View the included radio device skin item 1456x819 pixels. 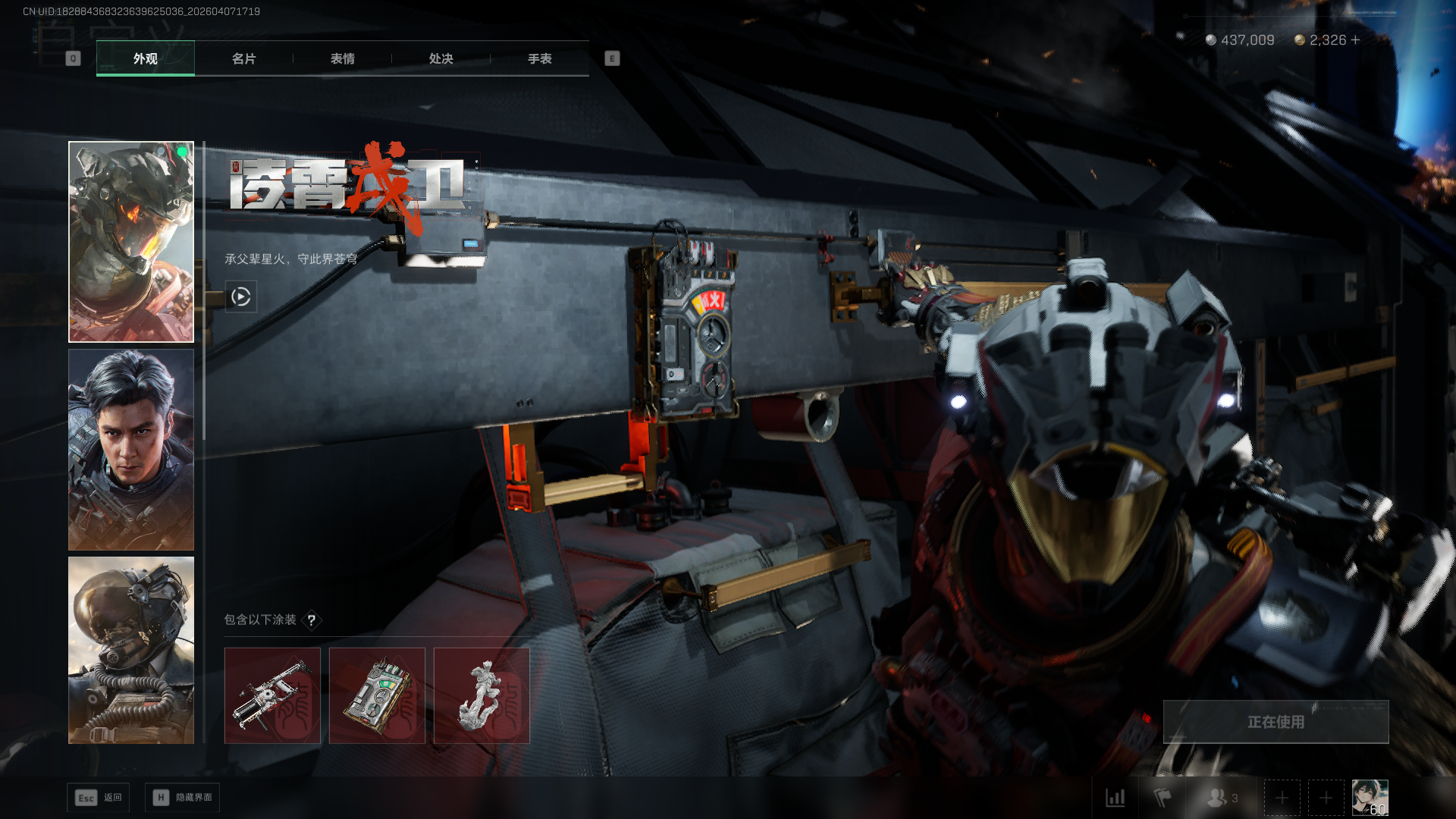click(x=377, y=695)
